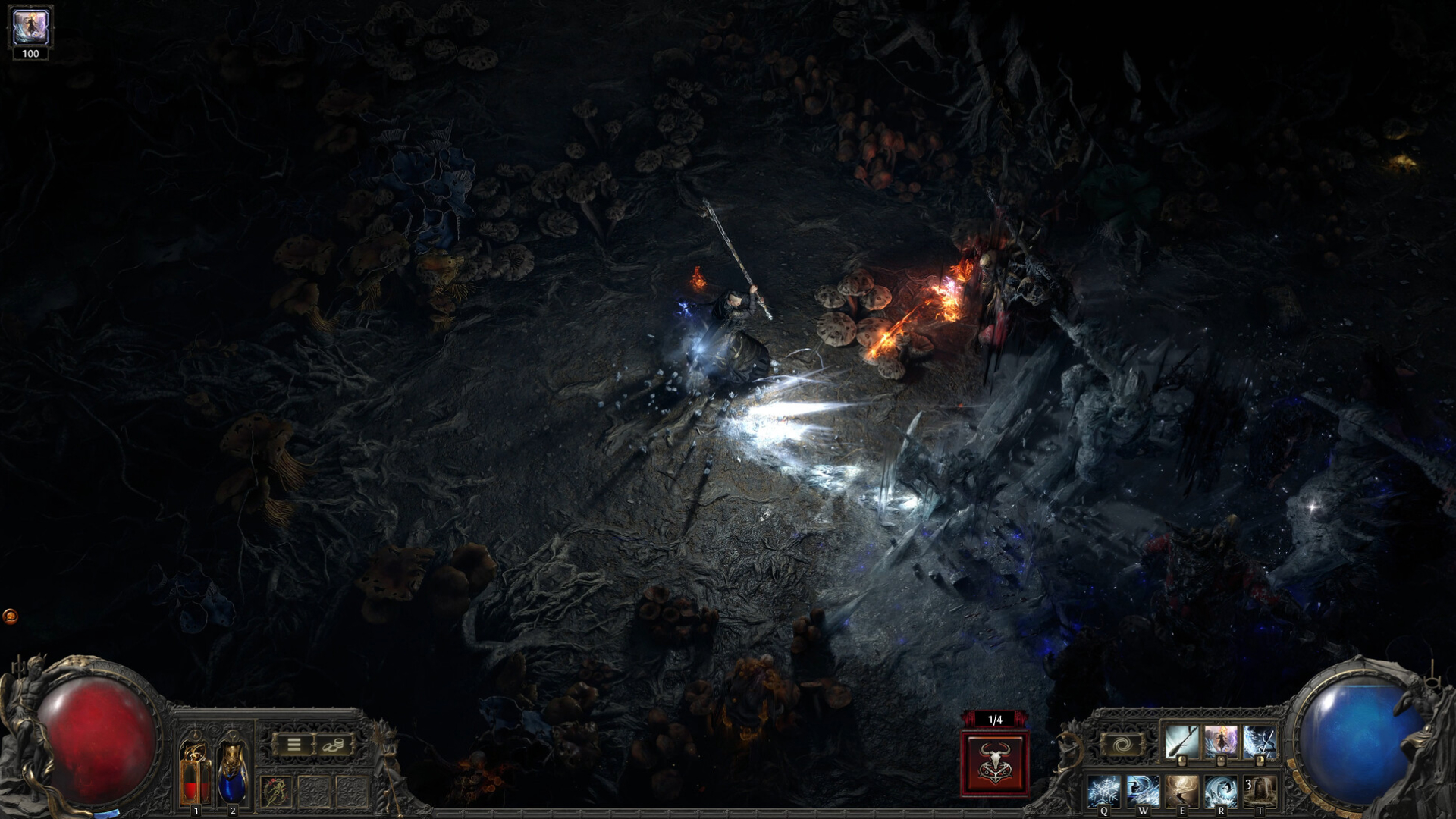
Task: Activate the bell skill with 3 charges
Action: click(x=1259, y=791)
